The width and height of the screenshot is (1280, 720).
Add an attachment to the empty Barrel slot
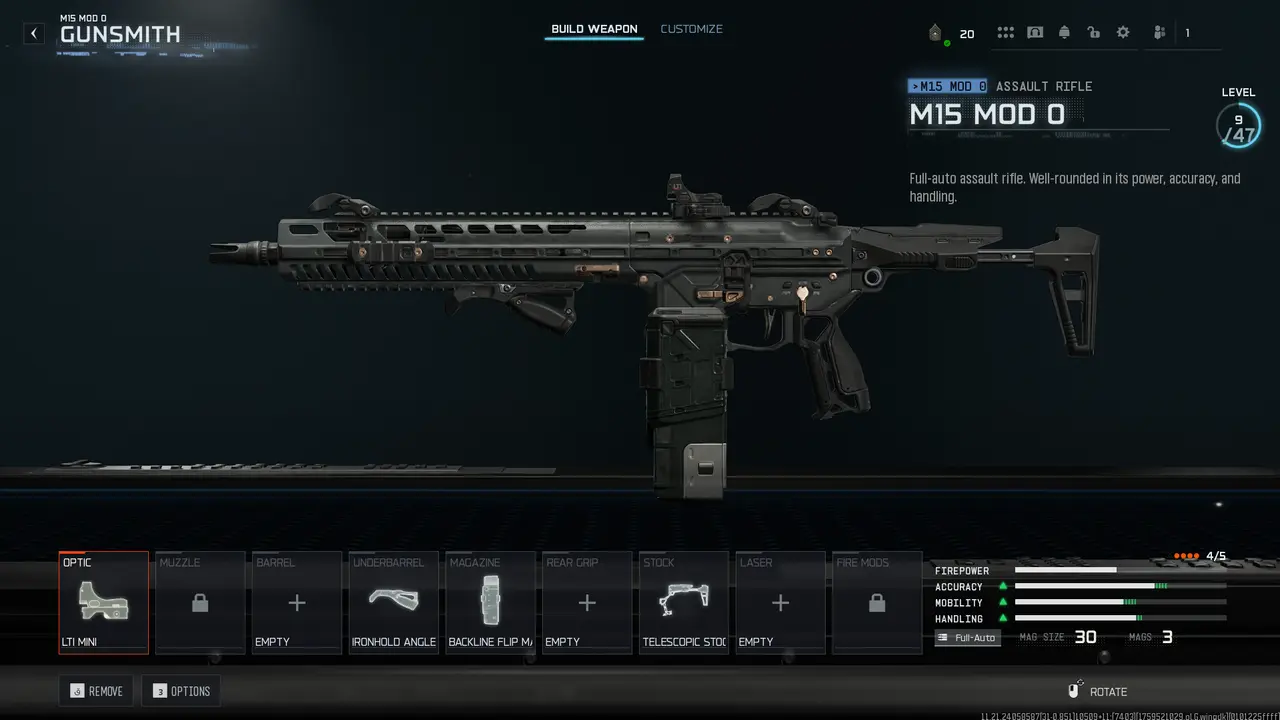[x=297, y=602]
